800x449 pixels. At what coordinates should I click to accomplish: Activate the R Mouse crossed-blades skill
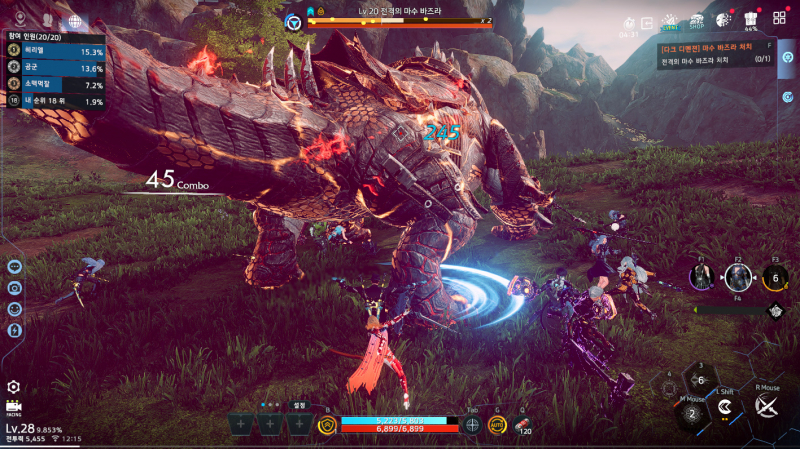(x=767, y=406)
